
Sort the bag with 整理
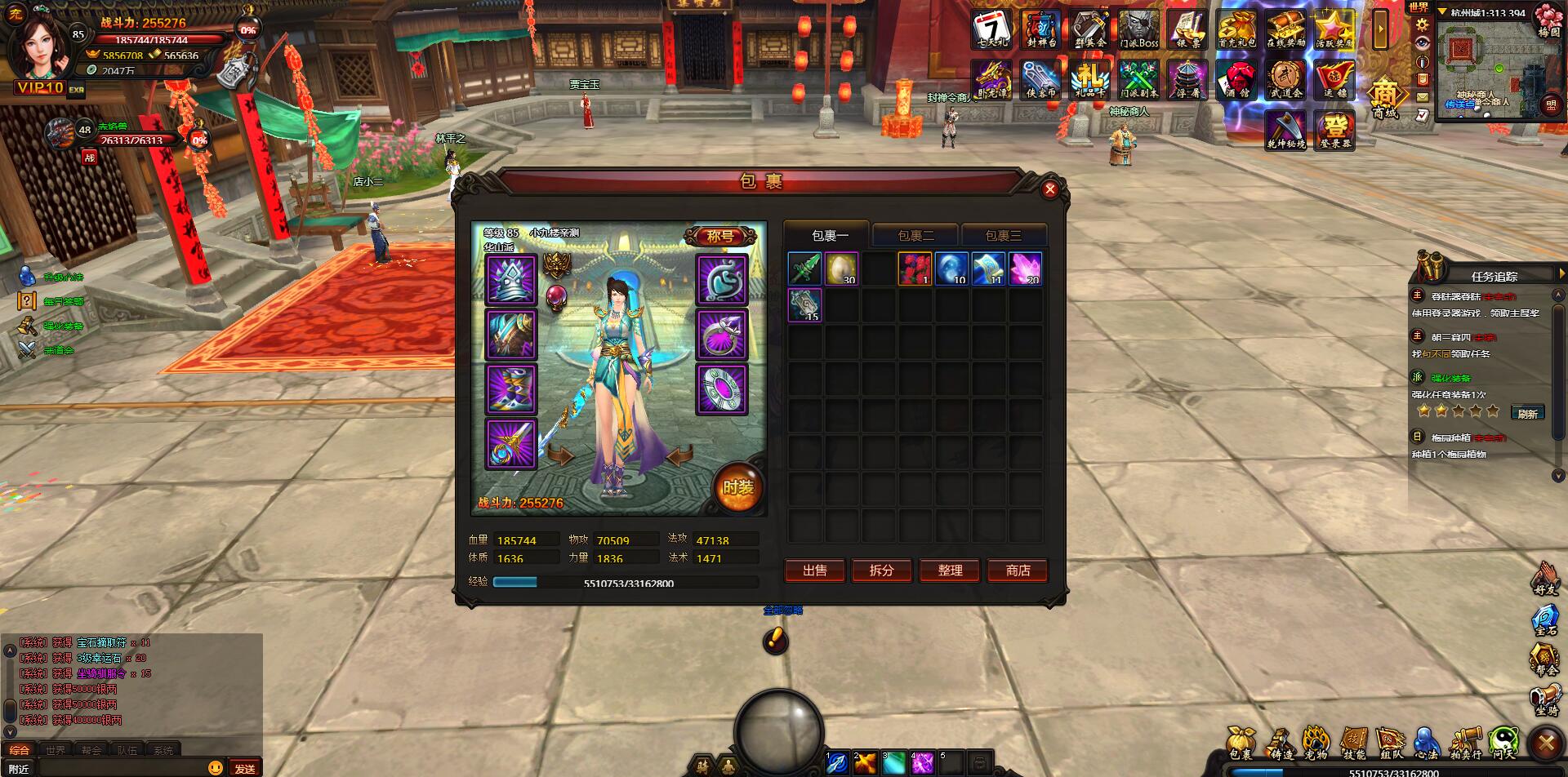[950, 571]
